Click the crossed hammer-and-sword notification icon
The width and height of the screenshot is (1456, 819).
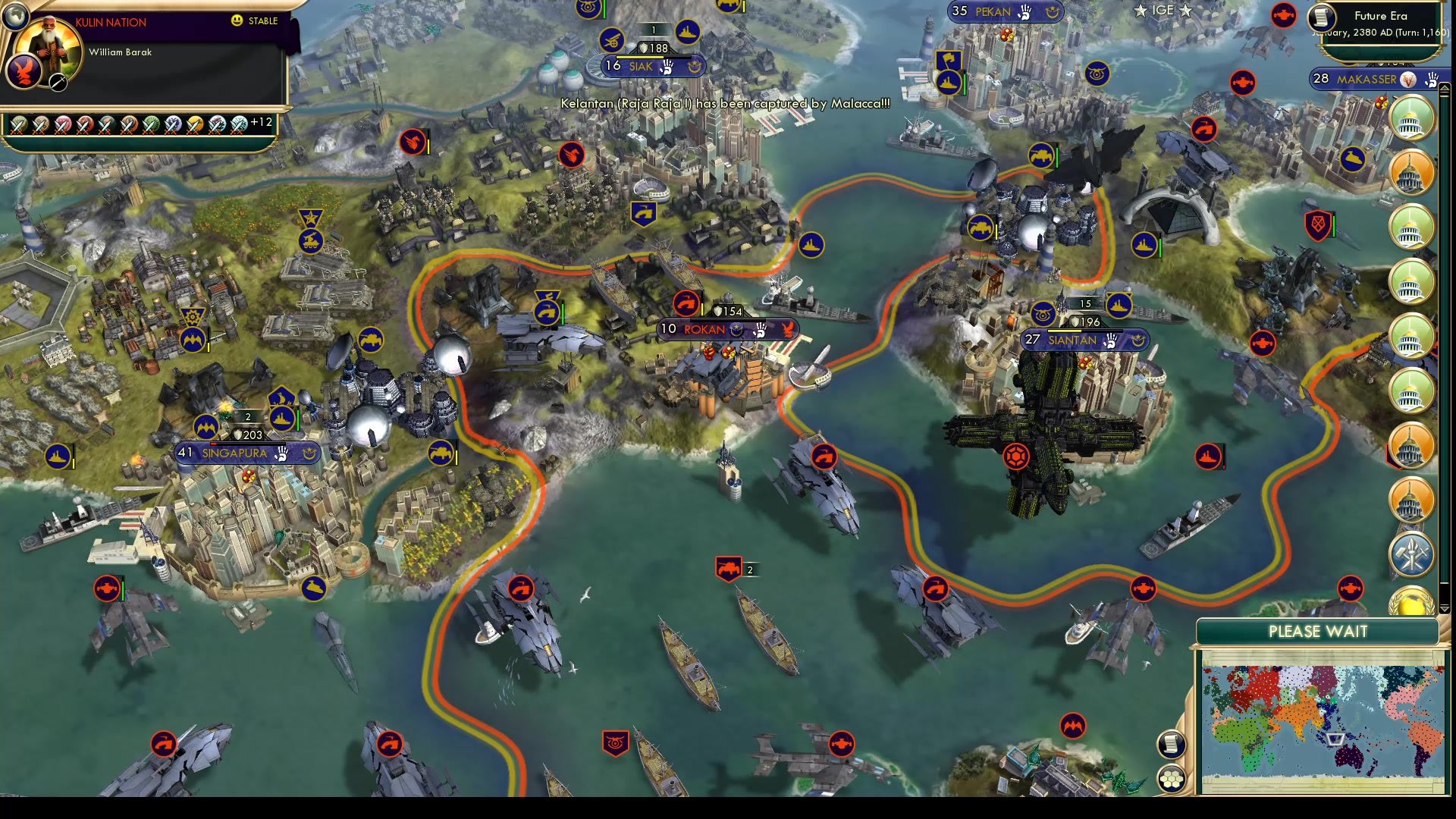coord(1410,554)
